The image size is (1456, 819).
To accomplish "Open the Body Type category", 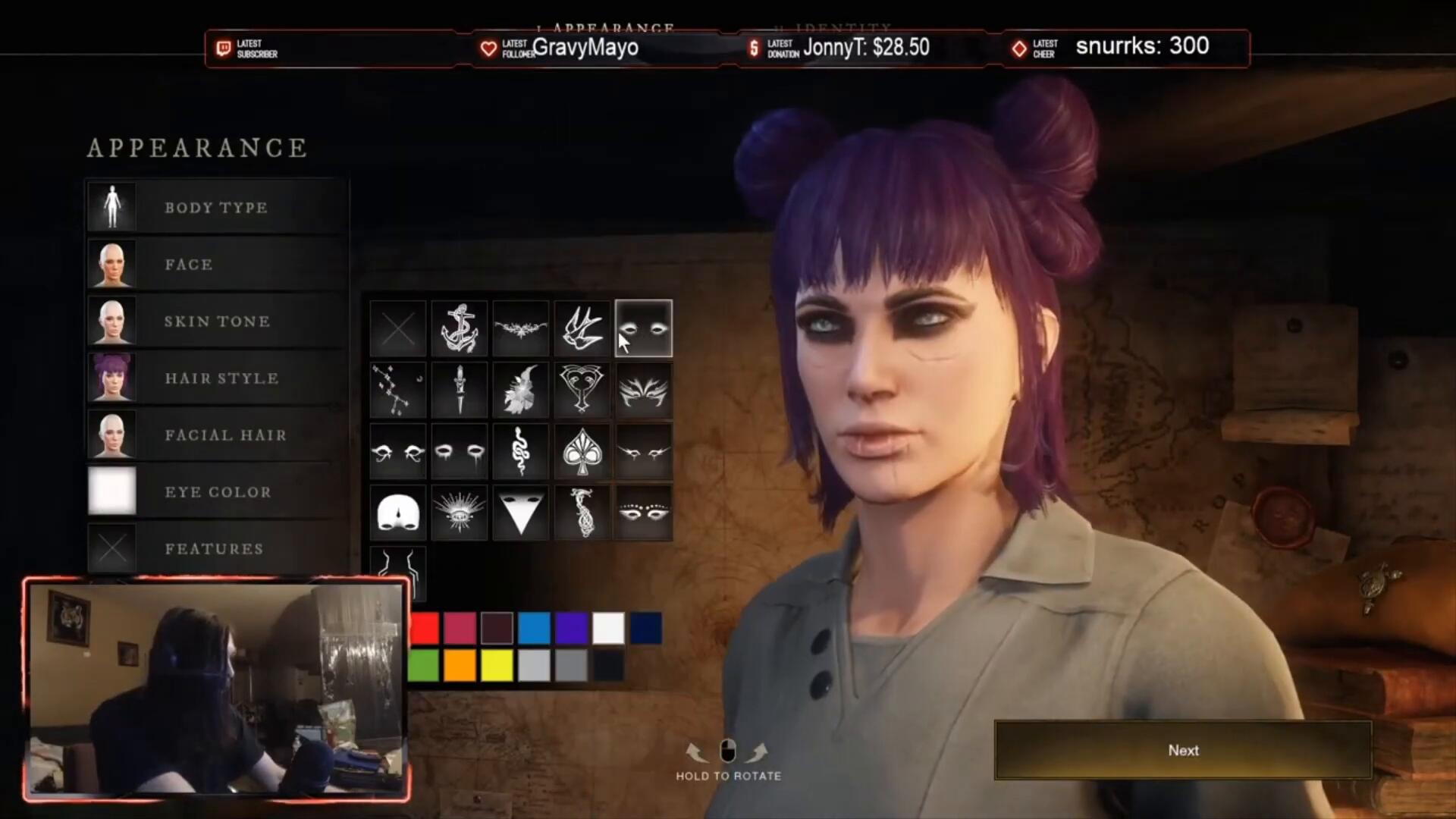I will point(215,207).
